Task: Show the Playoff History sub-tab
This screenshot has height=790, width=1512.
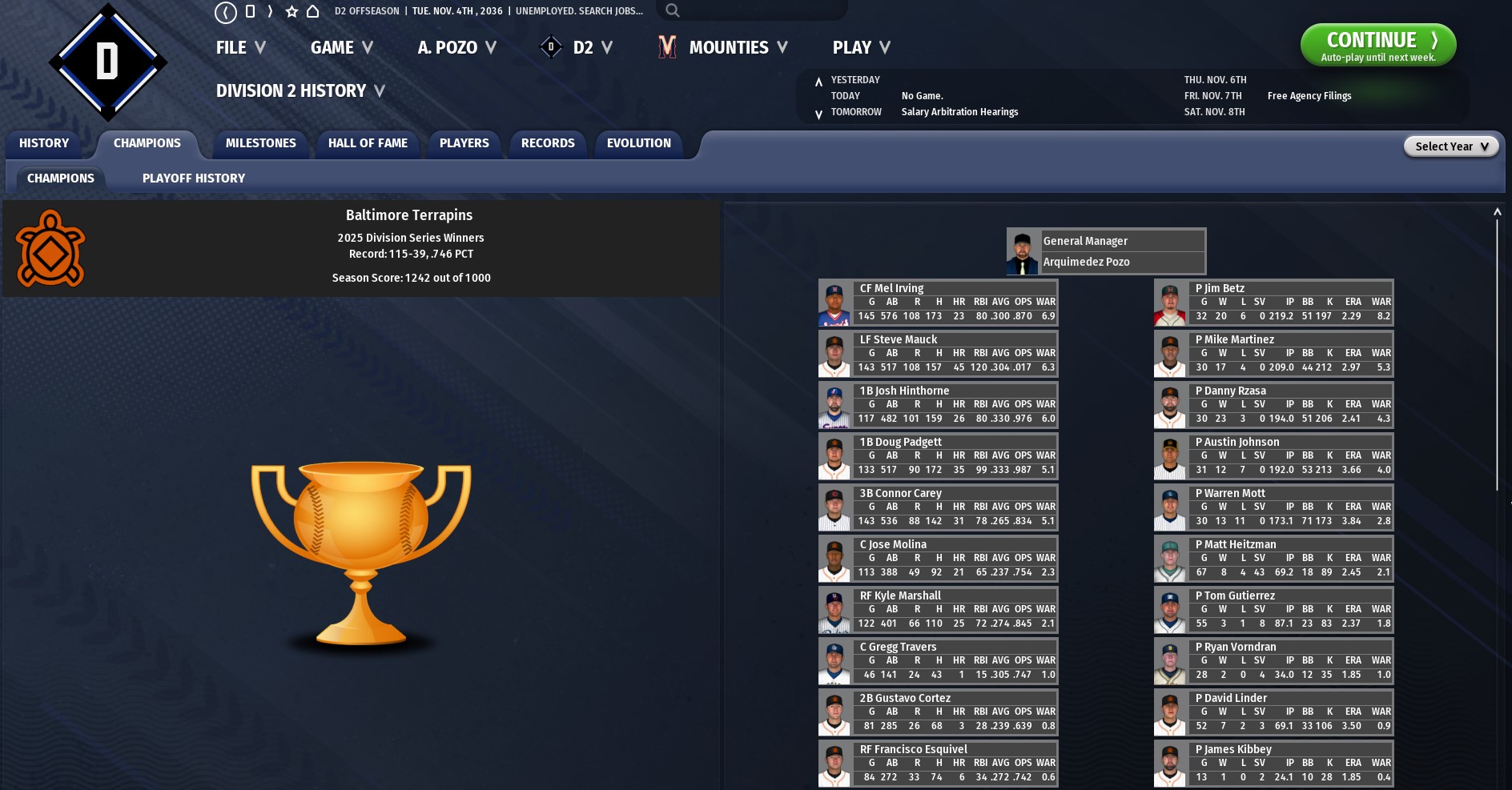Action: 194,178
